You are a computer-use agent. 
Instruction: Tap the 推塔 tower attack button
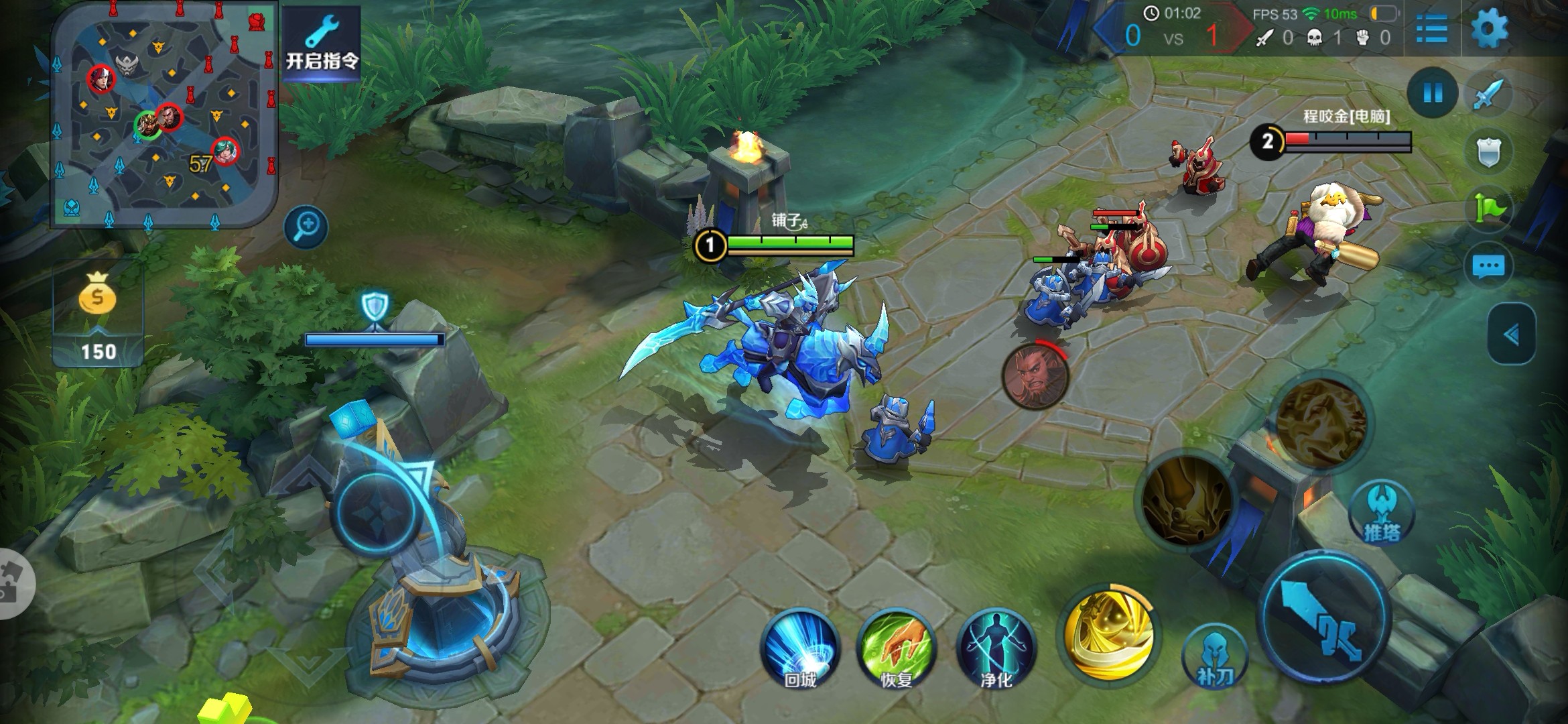[1382, 514]
